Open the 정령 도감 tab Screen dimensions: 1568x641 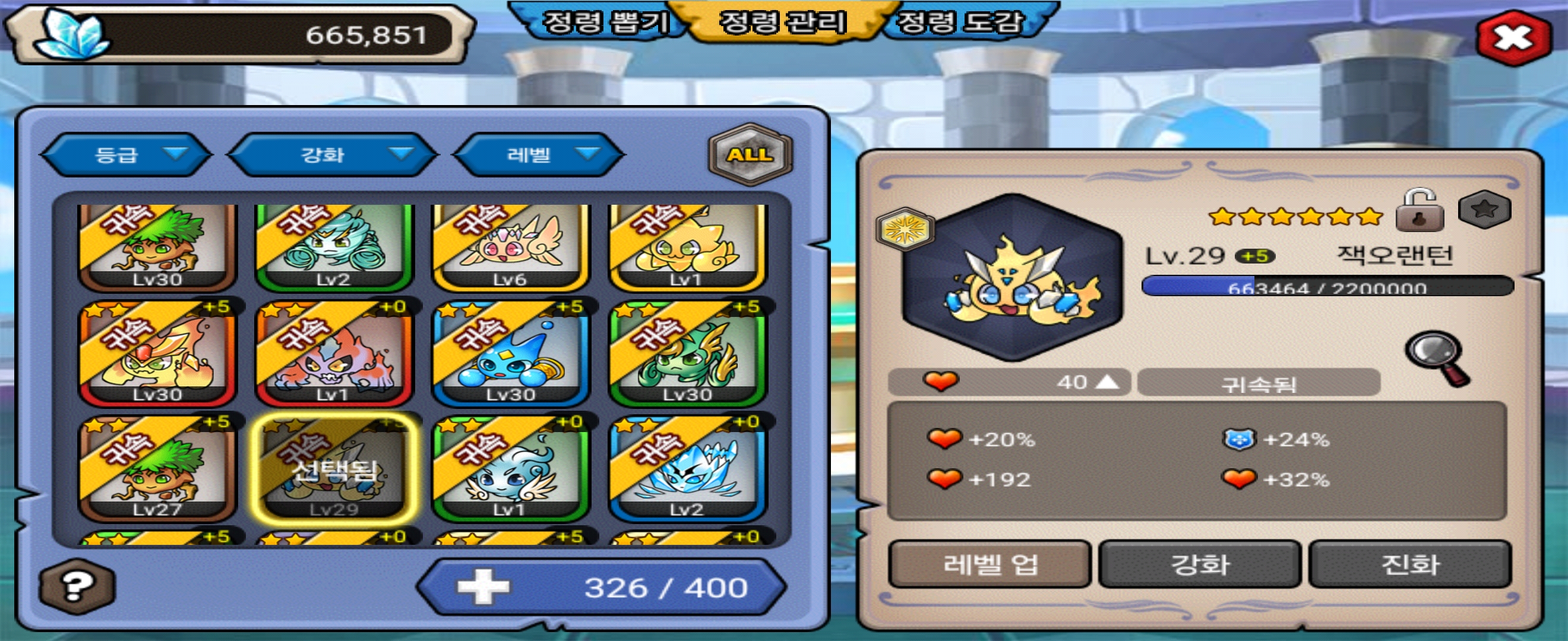coord(960,23)
